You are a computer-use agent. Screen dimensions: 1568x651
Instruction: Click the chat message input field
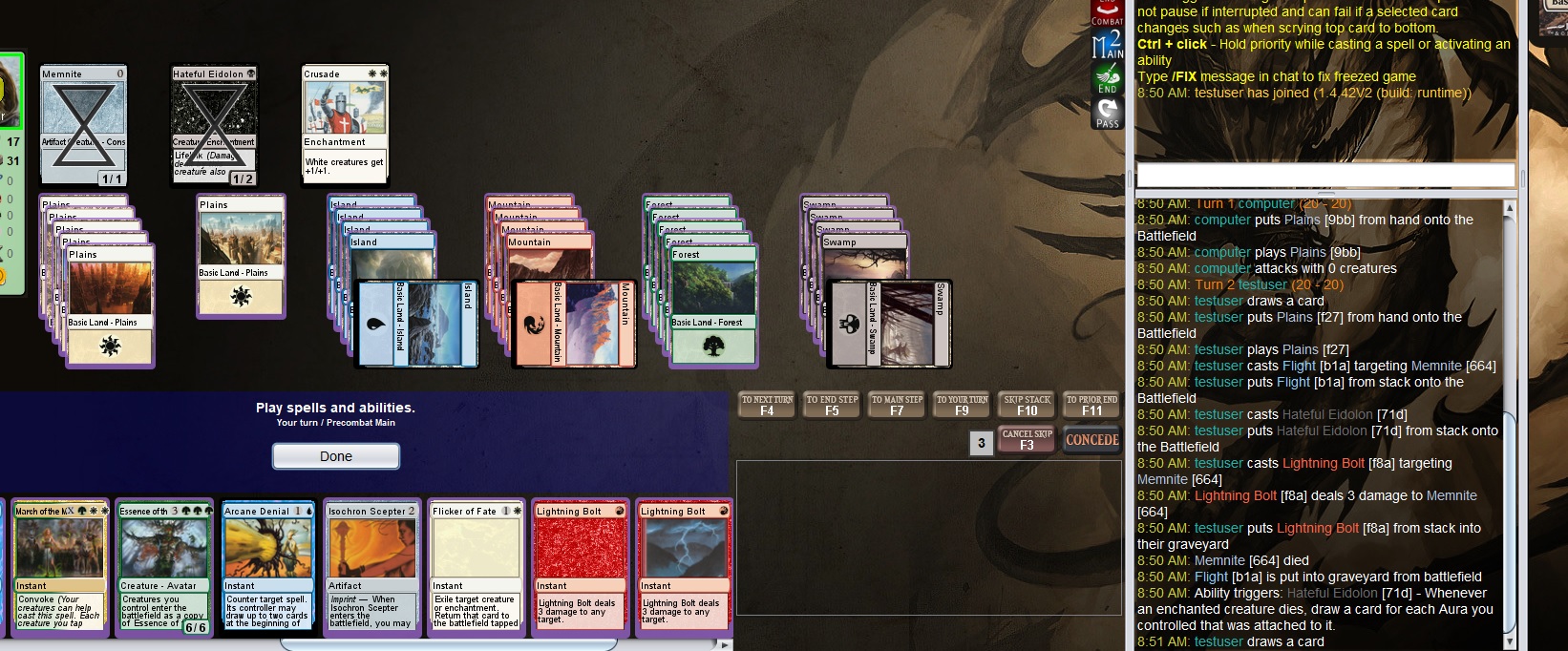[x=1324, y=176]
